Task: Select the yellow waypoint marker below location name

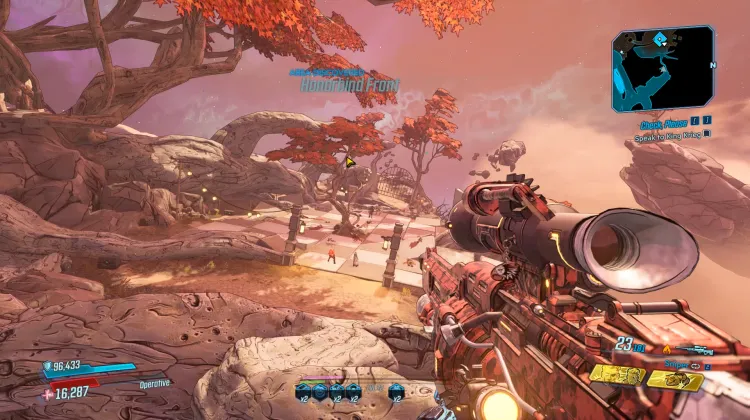Action: coord(351,160)
